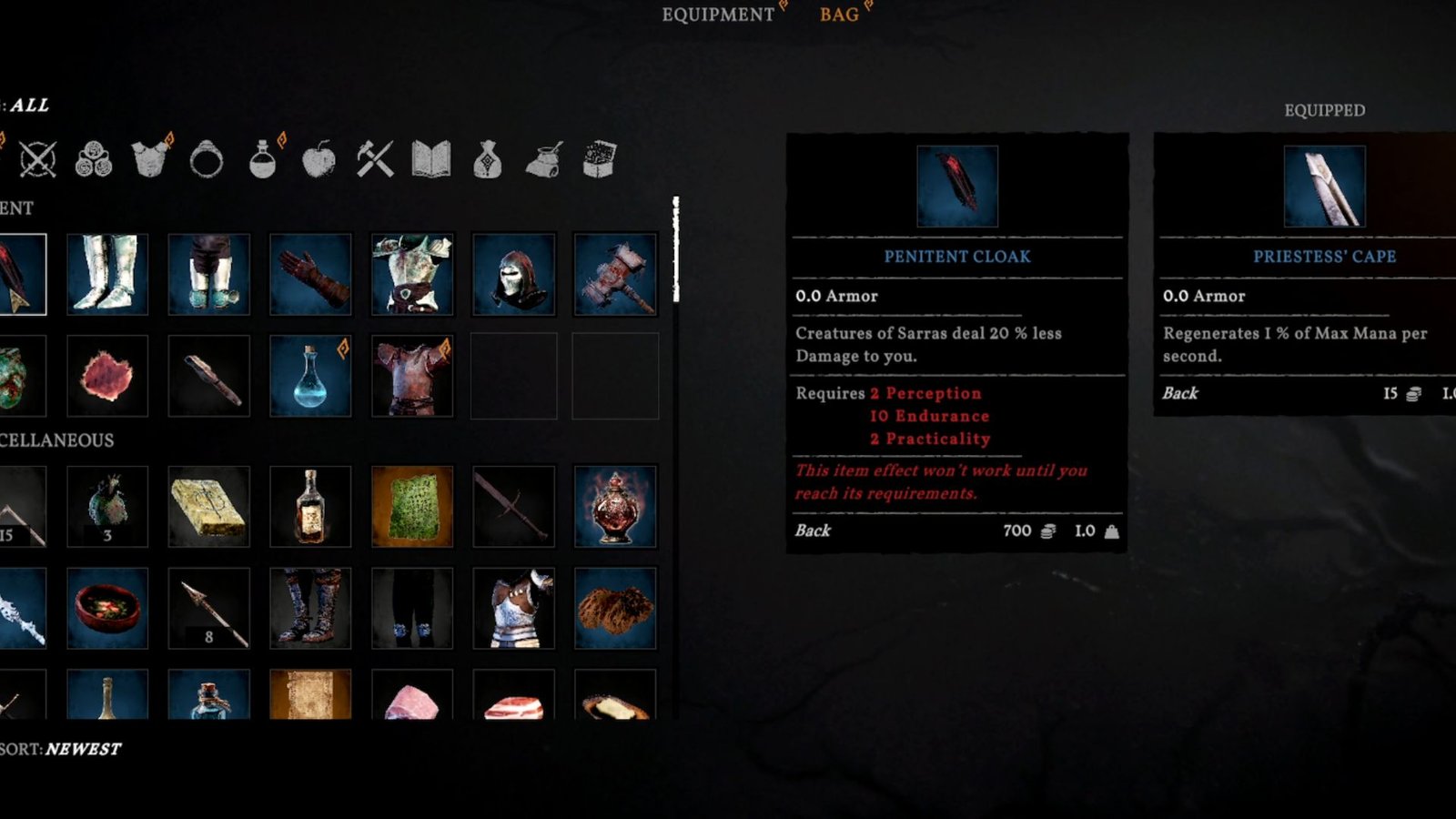Switch to the Equipment tab

(718, 15)
